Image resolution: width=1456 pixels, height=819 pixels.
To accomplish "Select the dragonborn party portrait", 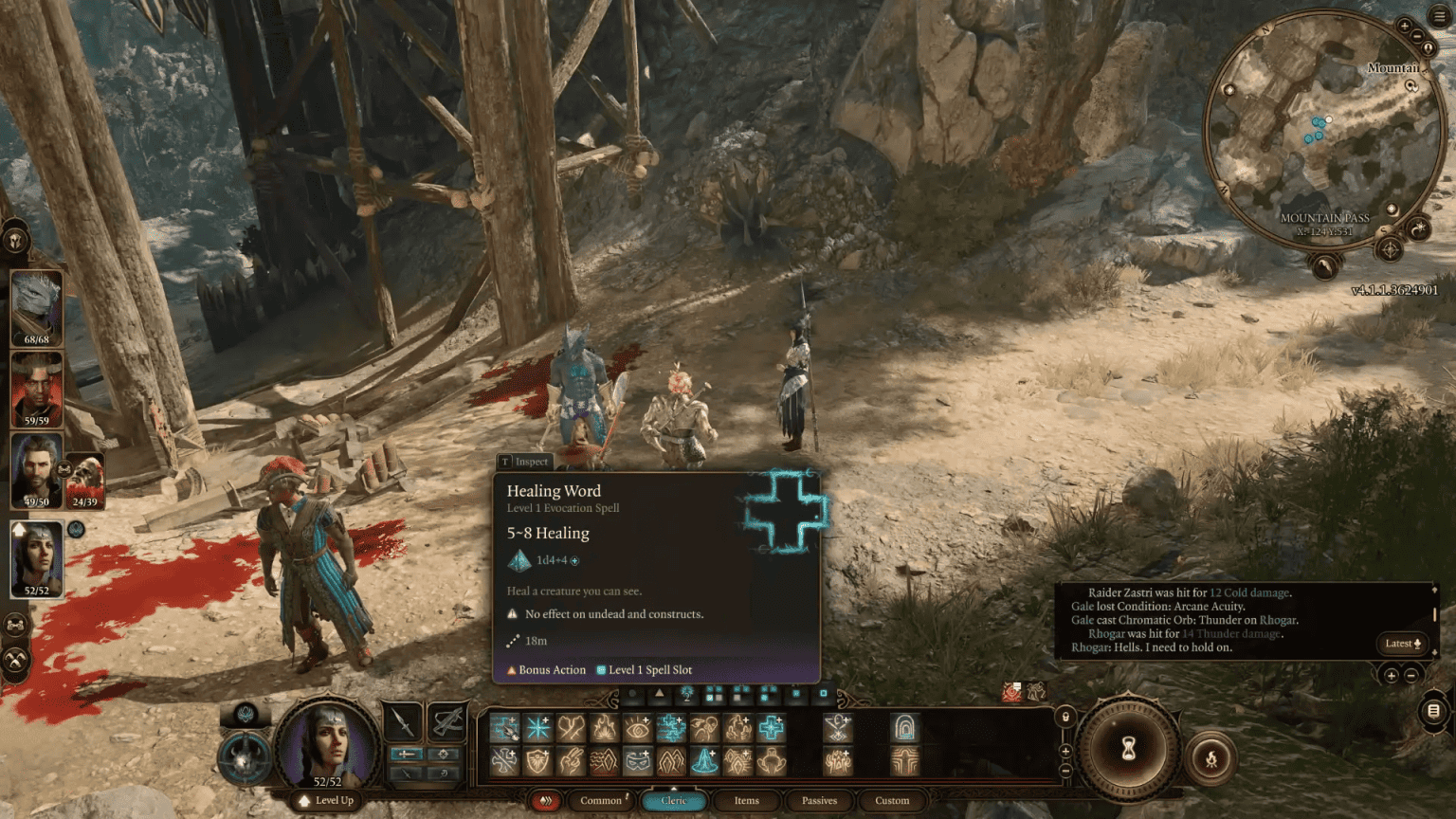I will tap(34, 303).
